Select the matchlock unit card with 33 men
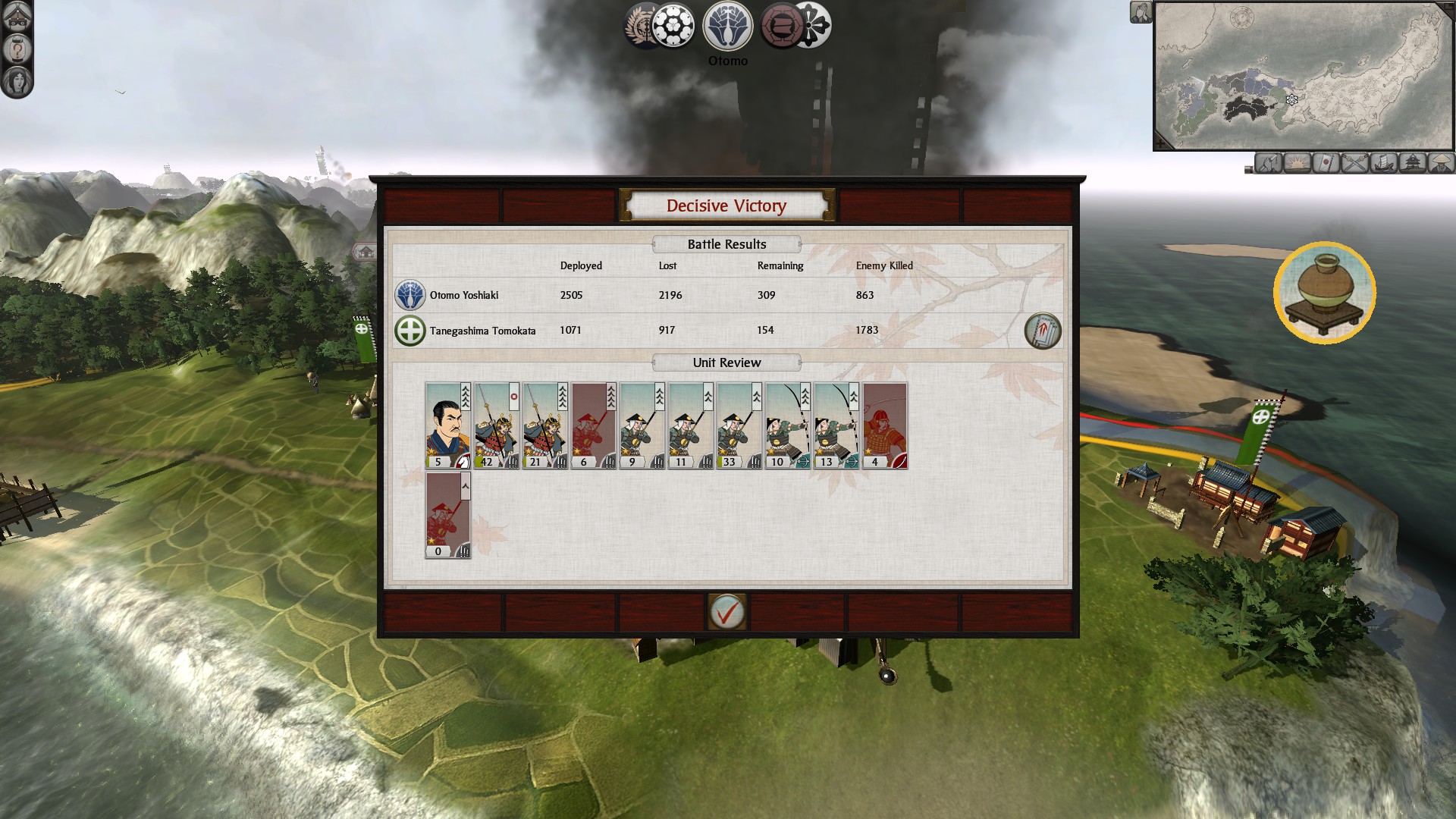Viewport: 1456px width, 819px height. pos(739,425)
